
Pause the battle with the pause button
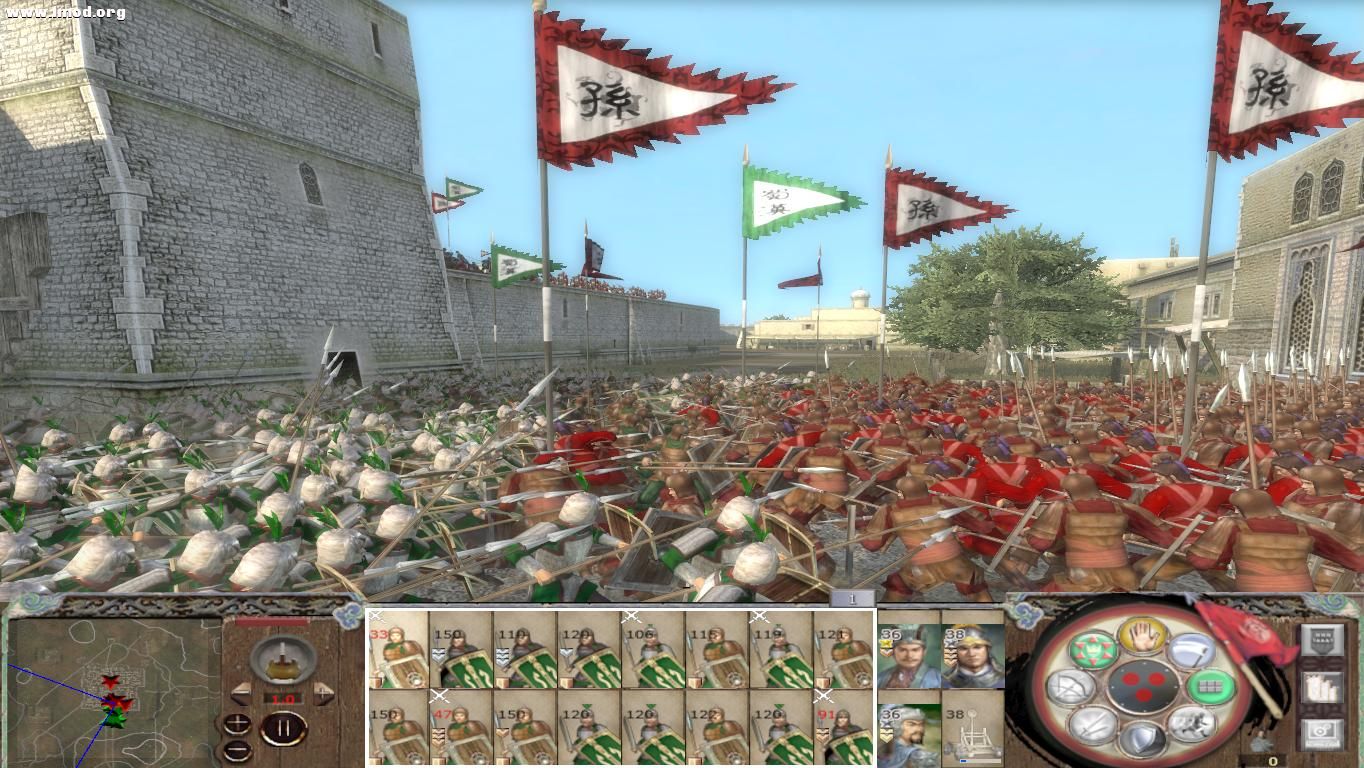(x=284, y=728)
